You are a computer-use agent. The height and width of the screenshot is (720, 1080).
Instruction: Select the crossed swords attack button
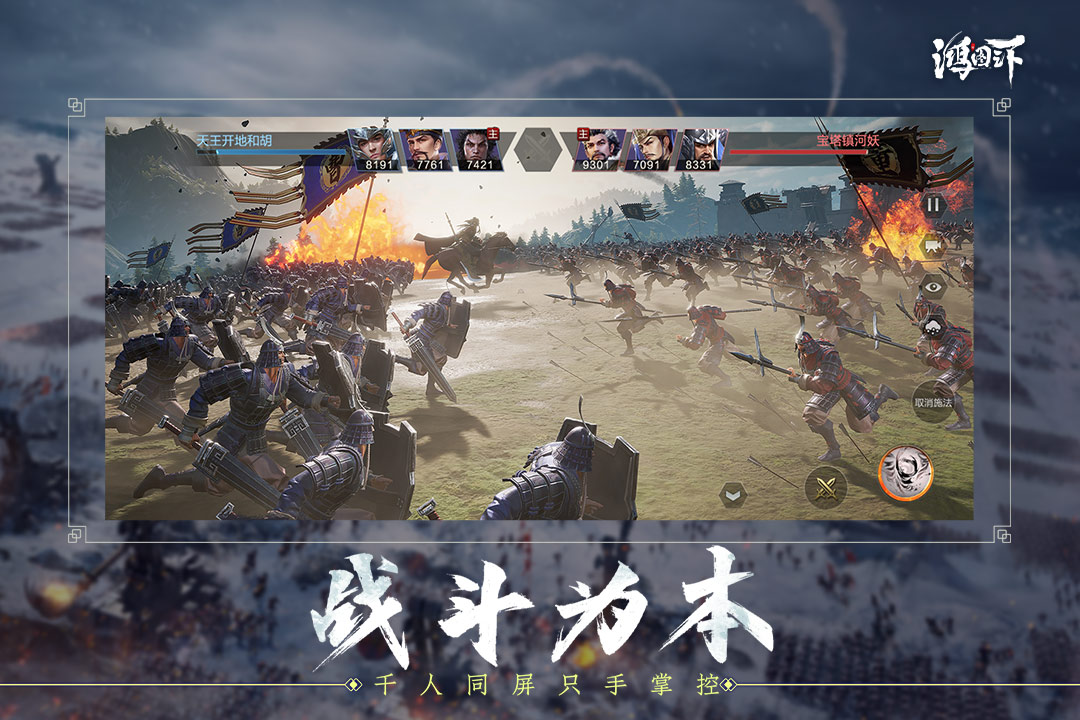point(826,488)
